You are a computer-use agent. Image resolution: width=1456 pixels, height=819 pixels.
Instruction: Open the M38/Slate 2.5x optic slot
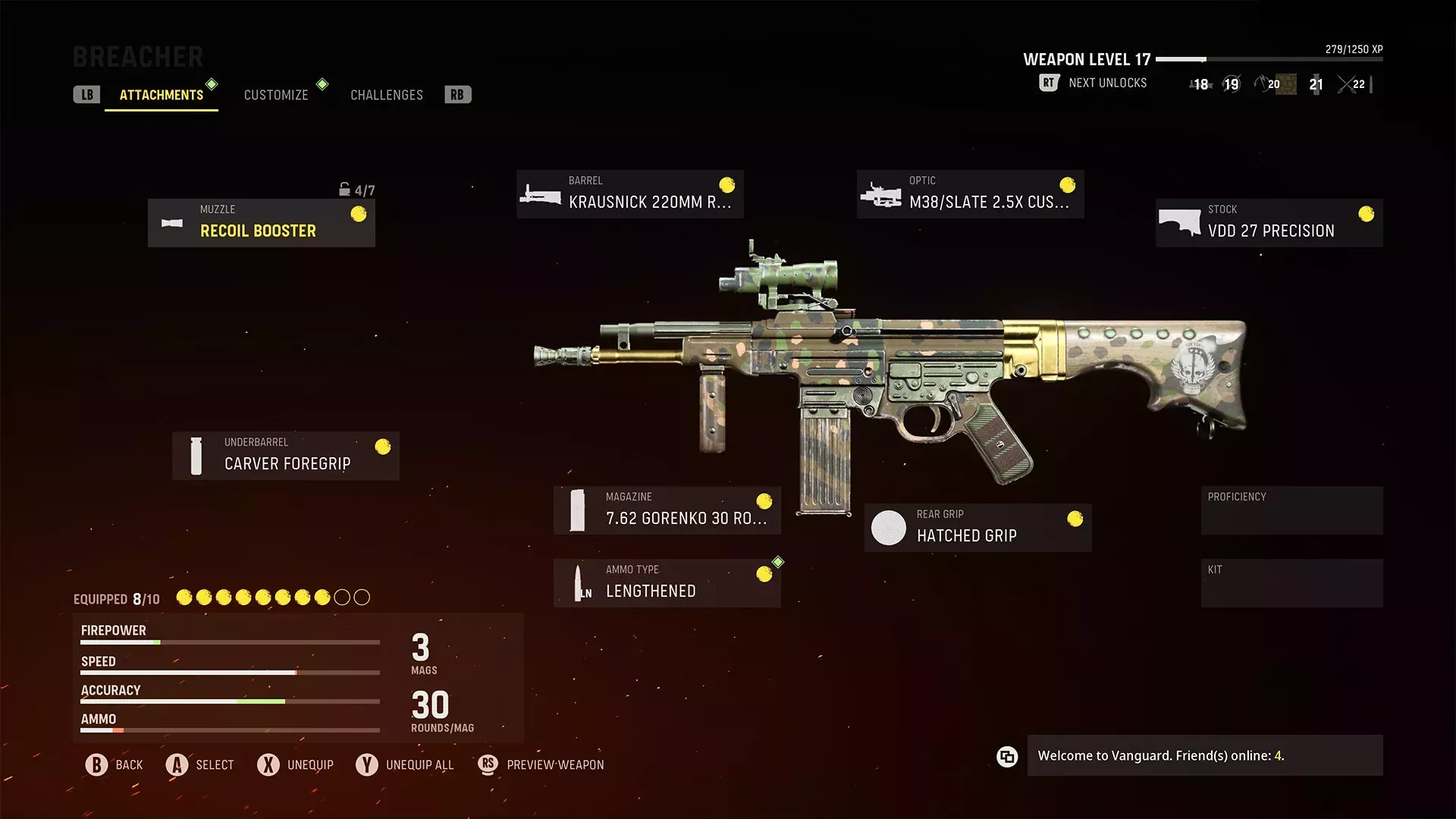[970, 194]
